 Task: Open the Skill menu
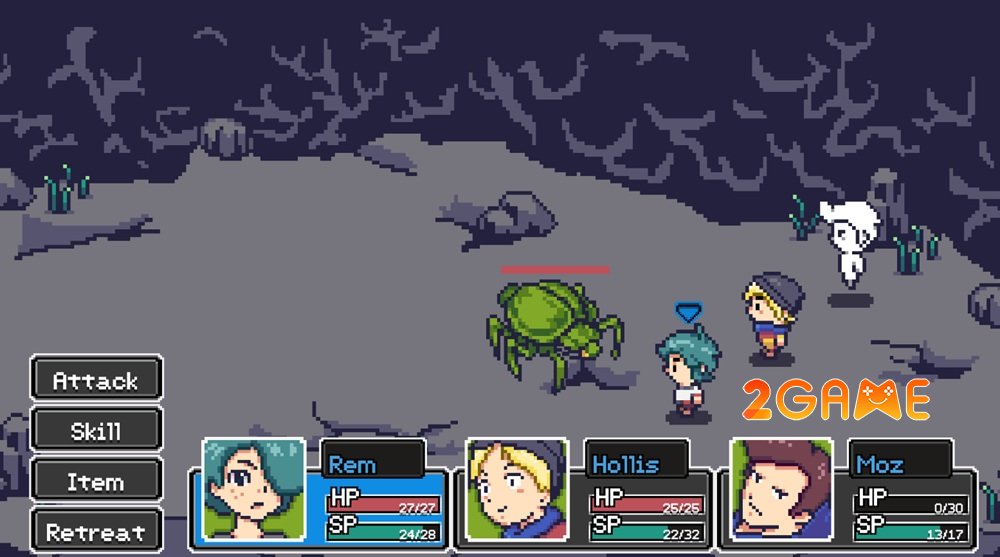point(96,431)
